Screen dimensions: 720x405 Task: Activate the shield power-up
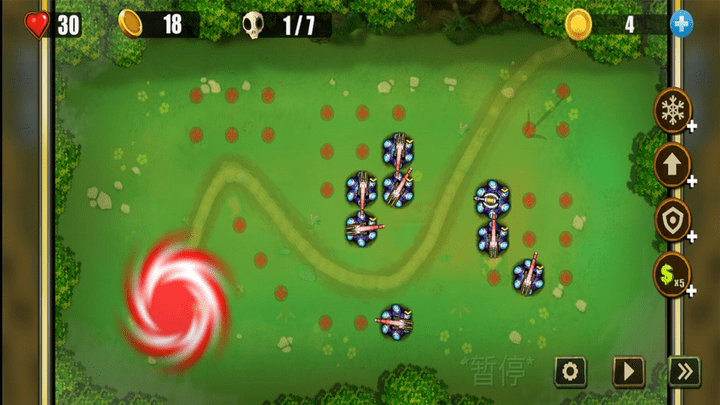(x=672, y=219)
